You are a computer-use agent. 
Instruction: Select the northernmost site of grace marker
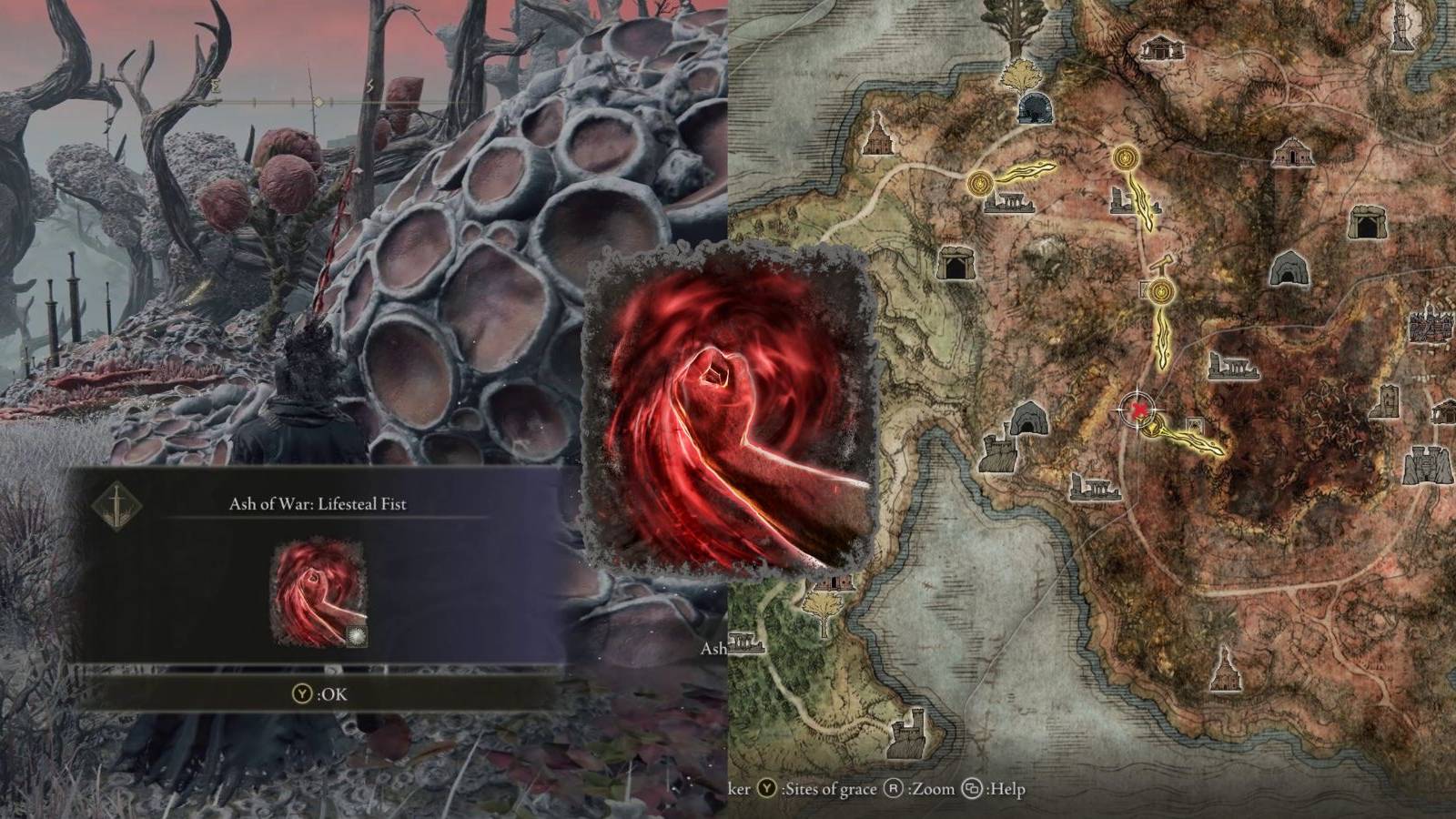[1127, 157]
